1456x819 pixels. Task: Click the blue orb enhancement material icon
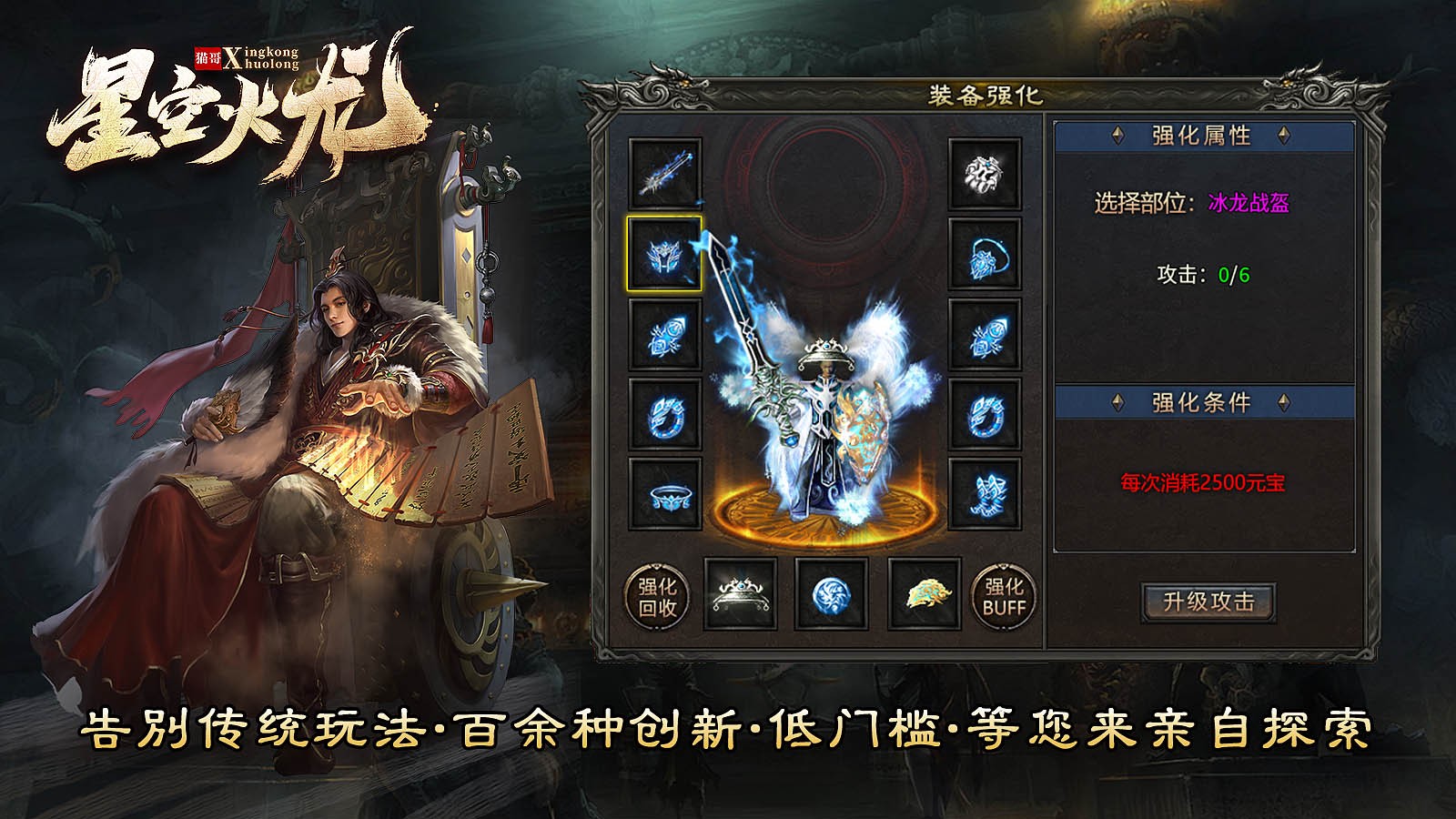834,596
